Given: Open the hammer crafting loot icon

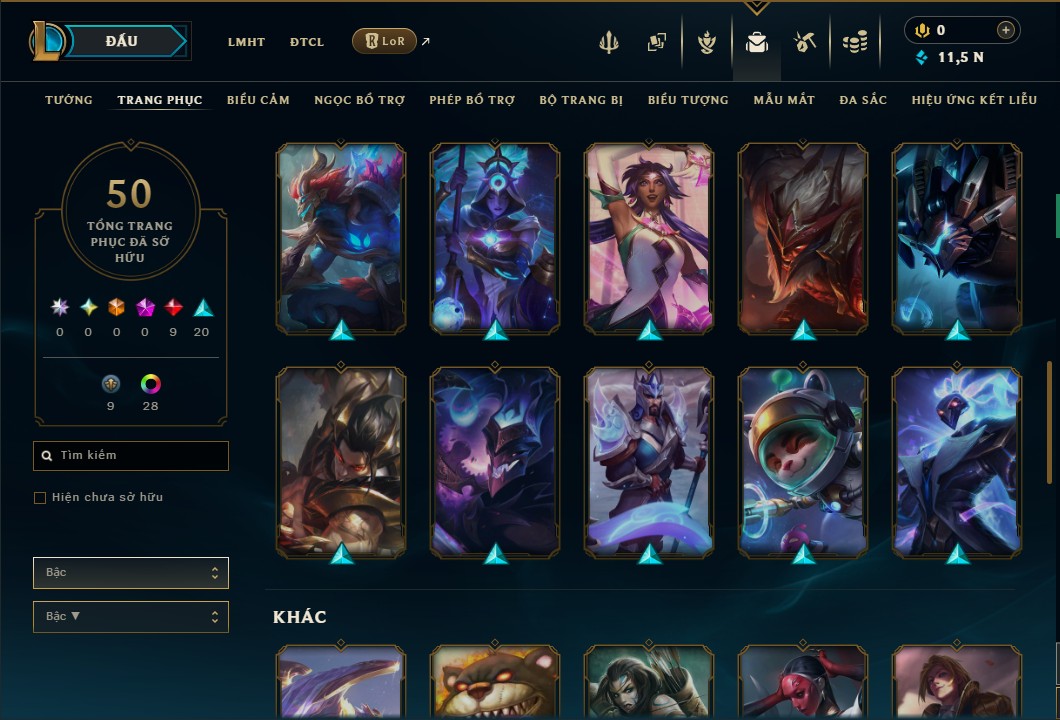Looking at the screenshot, I should coord(805,42).
